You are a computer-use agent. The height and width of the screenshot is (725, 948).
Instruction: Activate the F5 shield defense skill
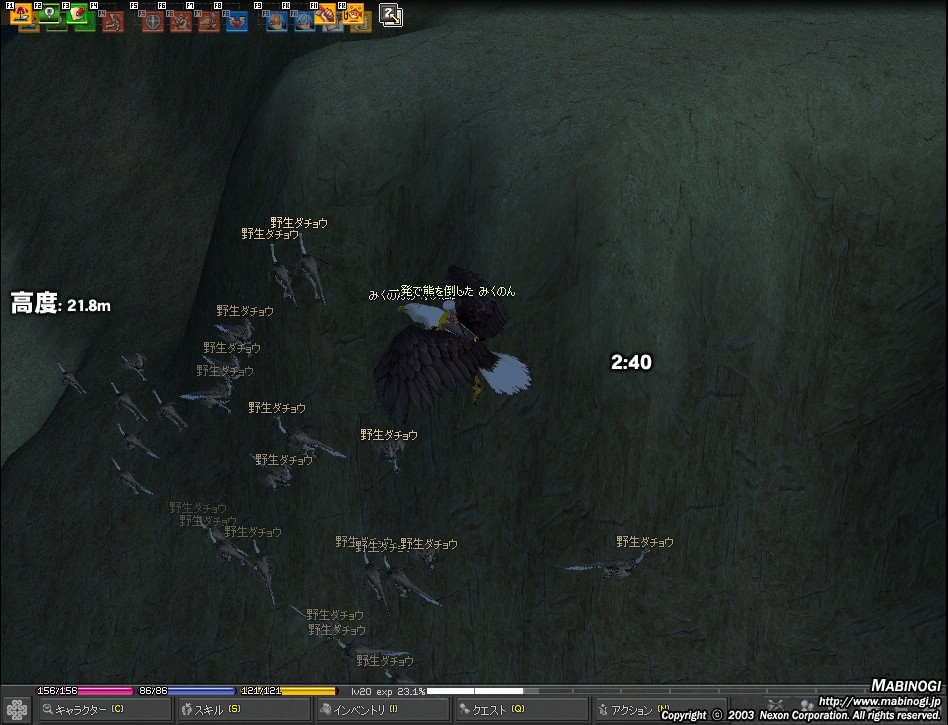pos(152,19)
